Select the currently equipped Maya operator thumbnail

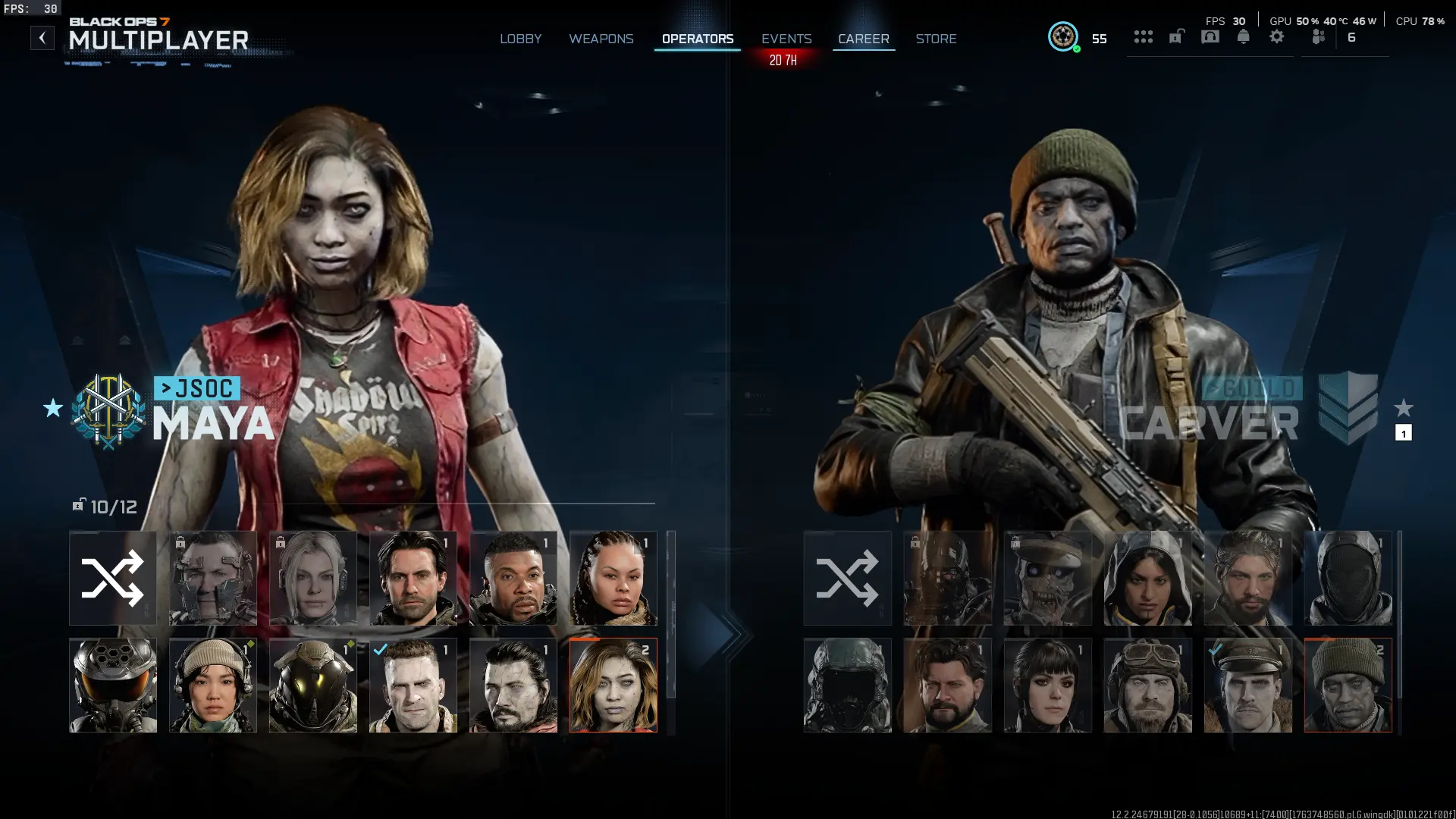pyautogui.click(x=613, y=685)
